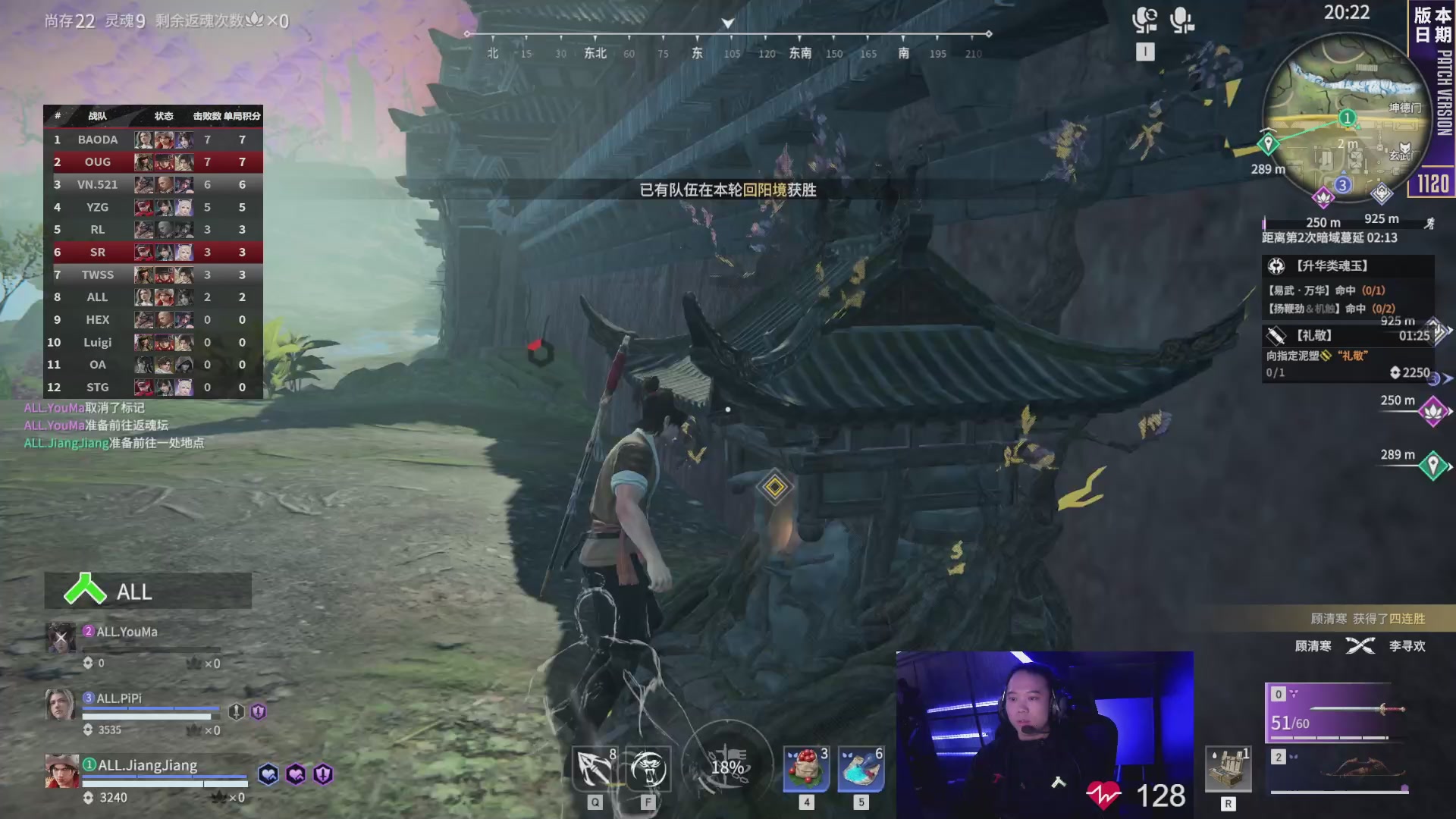Click the 升华类魂玉 quest emblem icon
The width and height of the screenshot is (1456, 819).
pyautogui.click(x=1276, y=265)
